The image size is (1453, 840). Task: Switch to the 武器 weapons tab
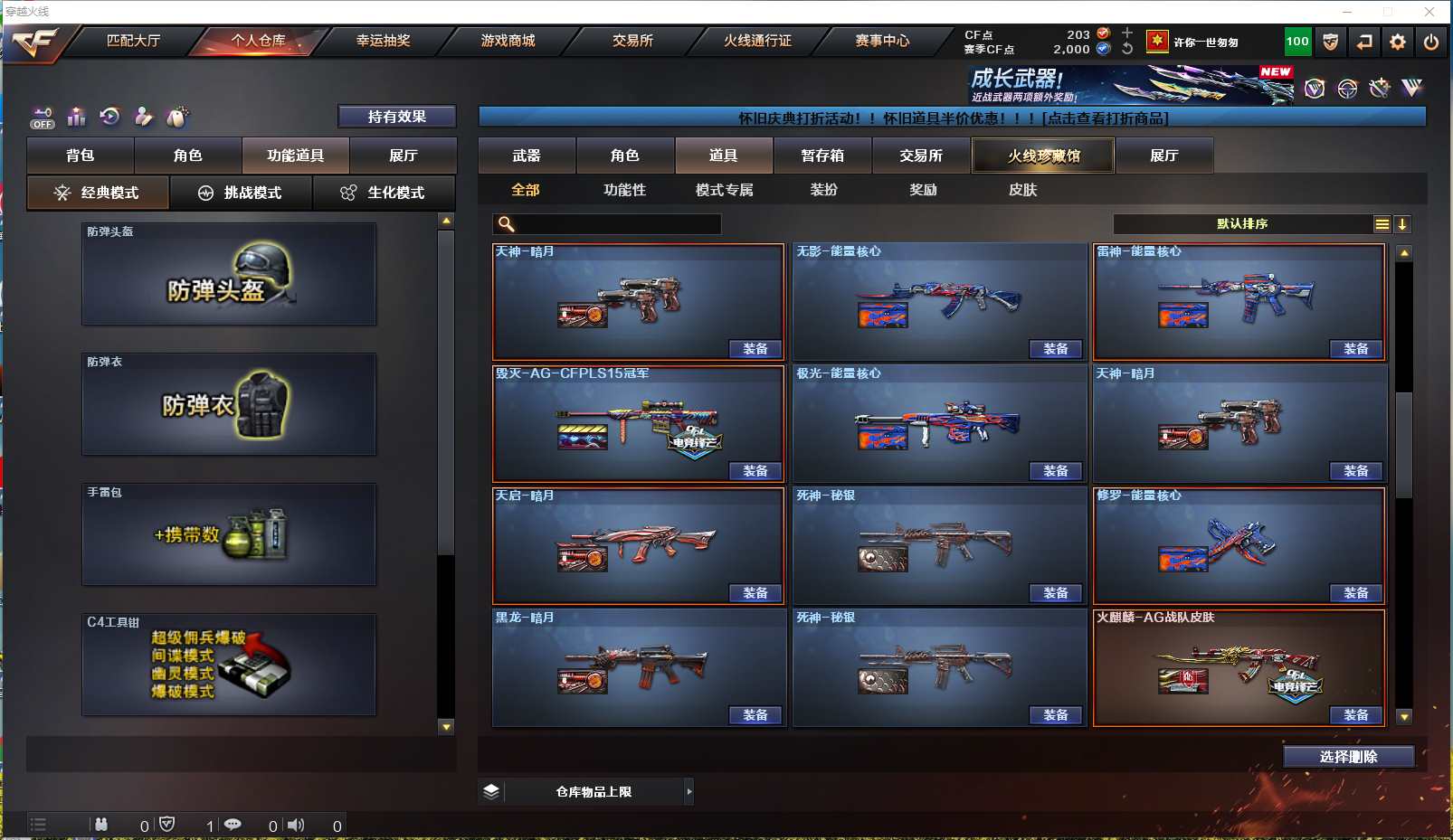[527, 156]
